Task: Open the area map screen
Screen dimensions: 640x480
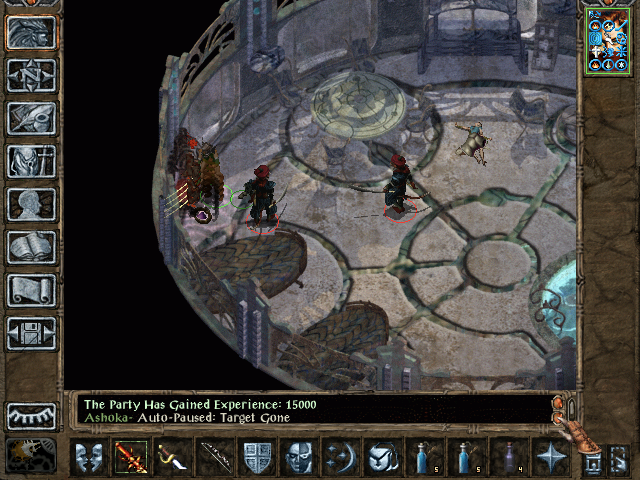Action: pos(32,74)
